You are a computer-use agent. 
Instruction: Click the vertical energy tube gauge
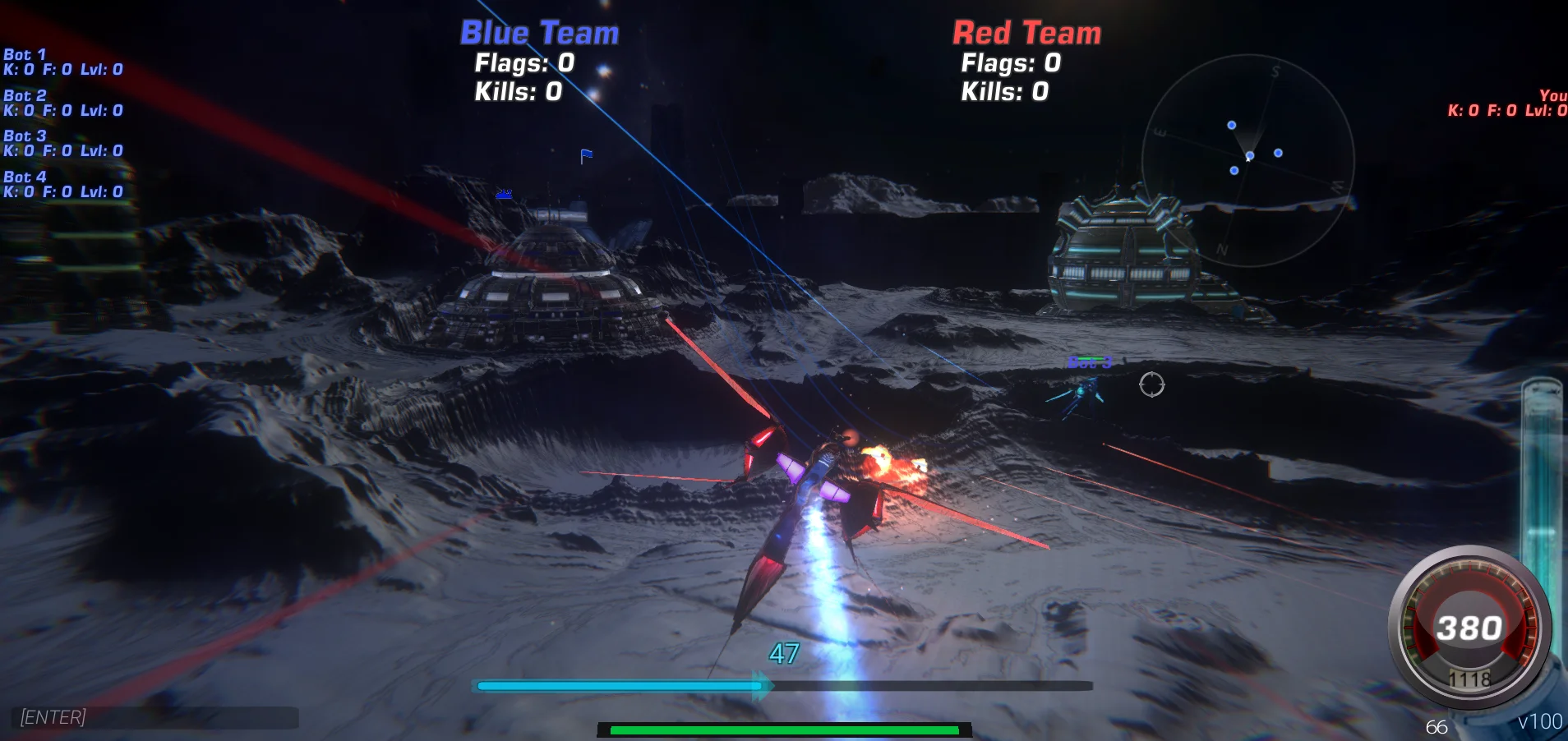[x=1543, y=493]
